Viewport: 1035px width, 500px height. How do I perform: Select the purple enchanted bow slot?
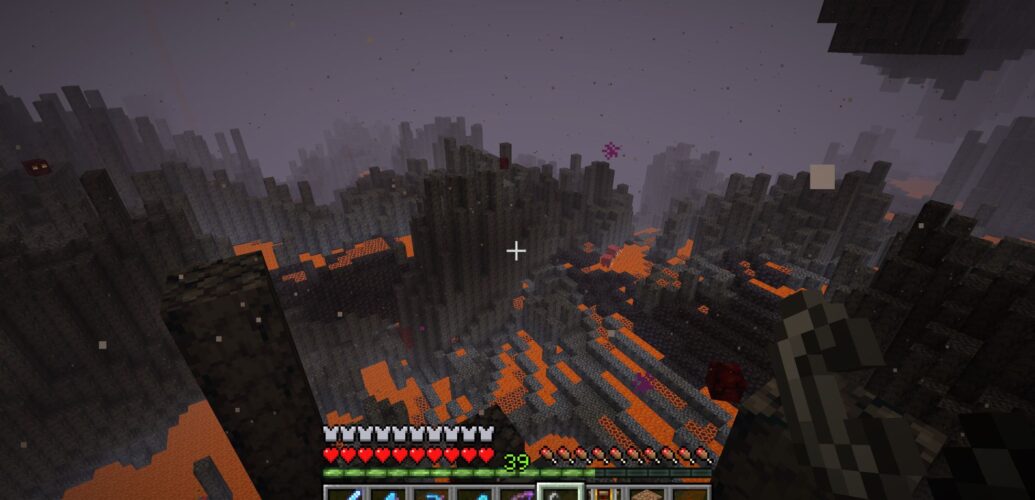pyautogui.click(x=516, y=494)
